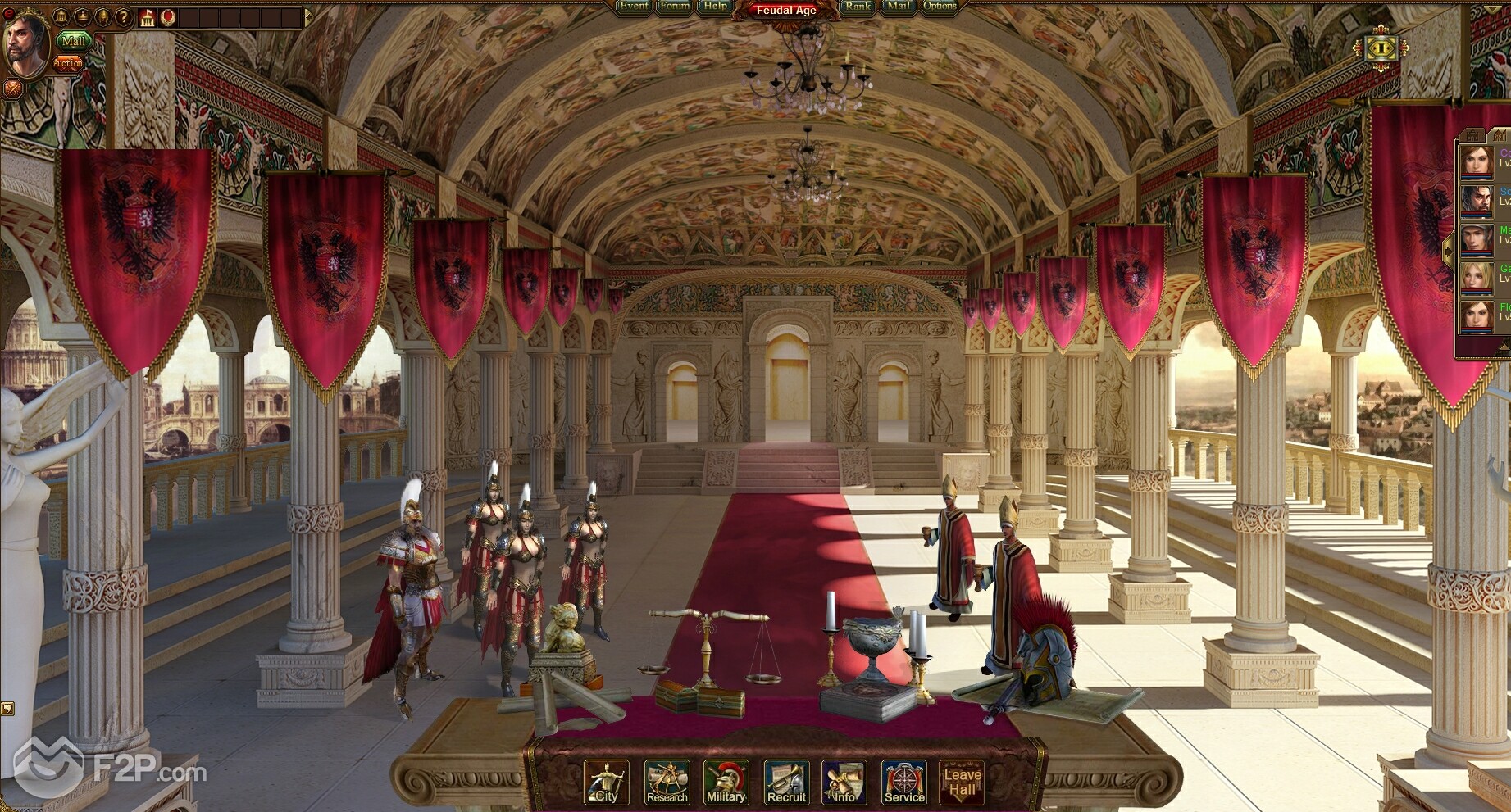The width and height of the screenshot is (1511, 812).
Task: Open the Event menu
Action: (633, 7)
